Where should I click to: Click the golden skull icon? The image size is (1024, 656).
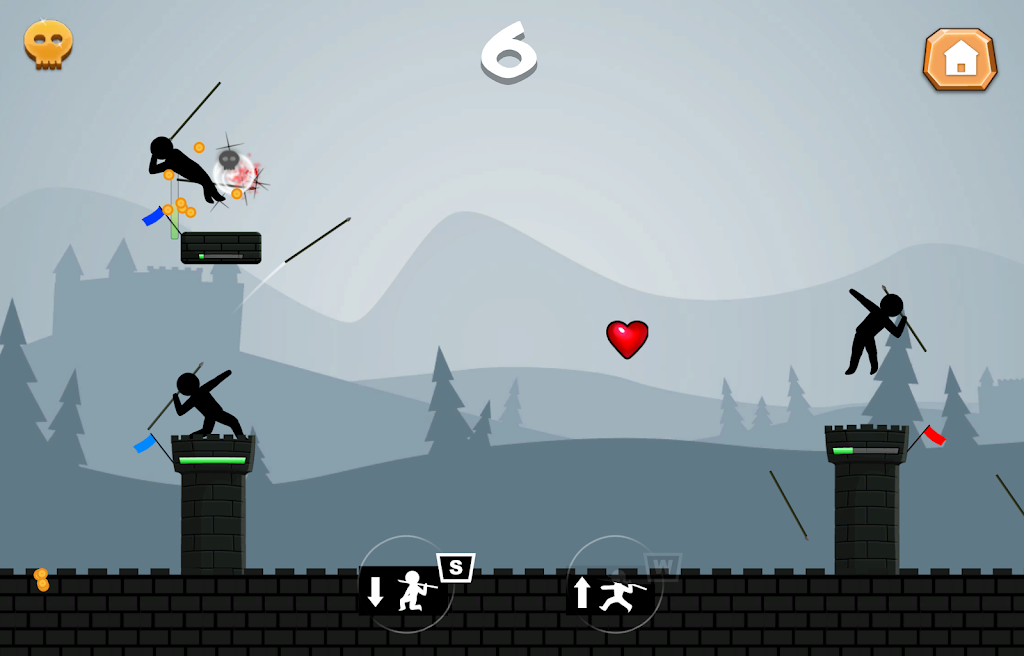(48, 44)
